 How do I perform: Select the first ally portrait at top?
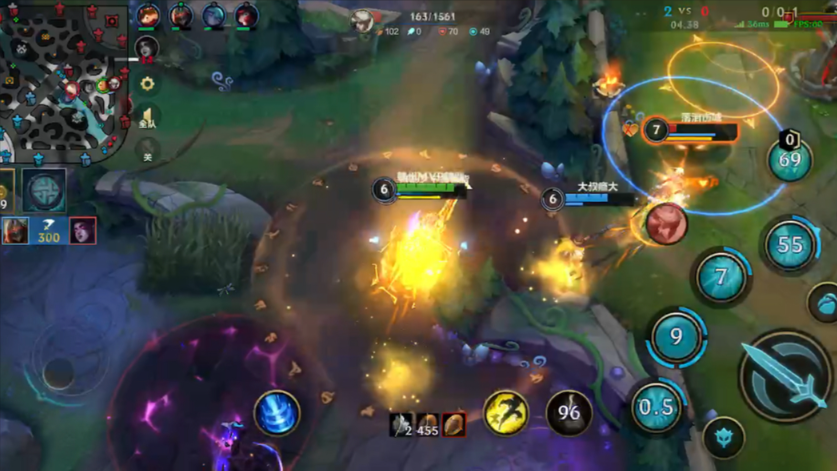(148, 15)
